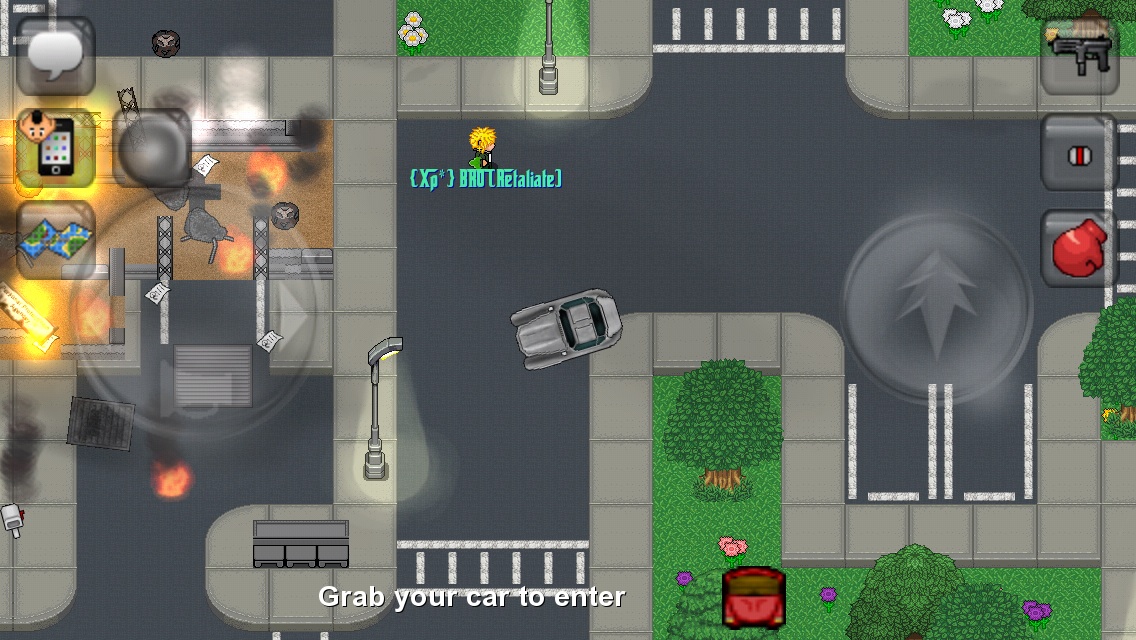Select the submachine gun weapon
The width and height of the screenshot is (1136, 640).
pos(1079,56)
